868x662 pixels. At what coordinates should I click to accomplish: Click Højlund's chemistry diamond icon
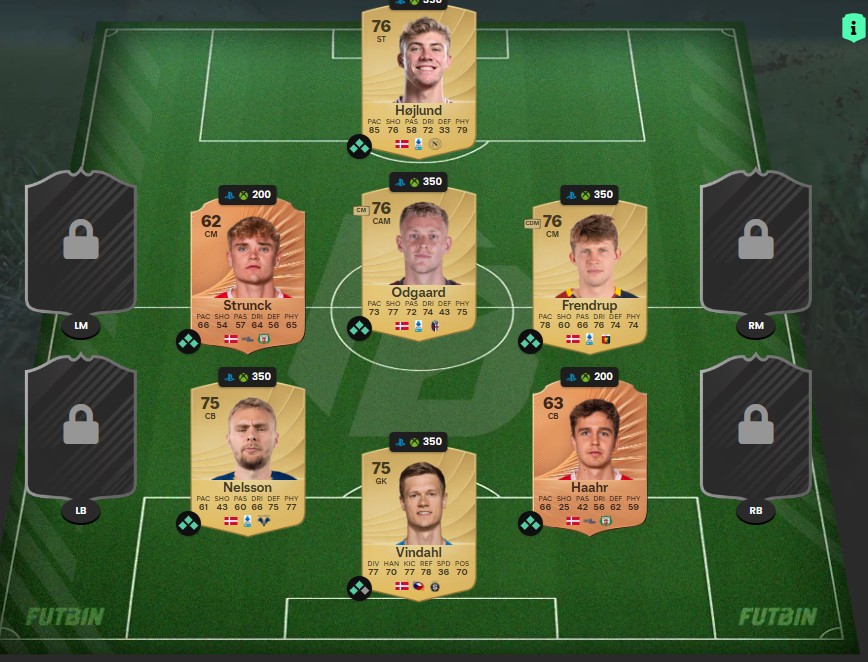click(359, 147)
